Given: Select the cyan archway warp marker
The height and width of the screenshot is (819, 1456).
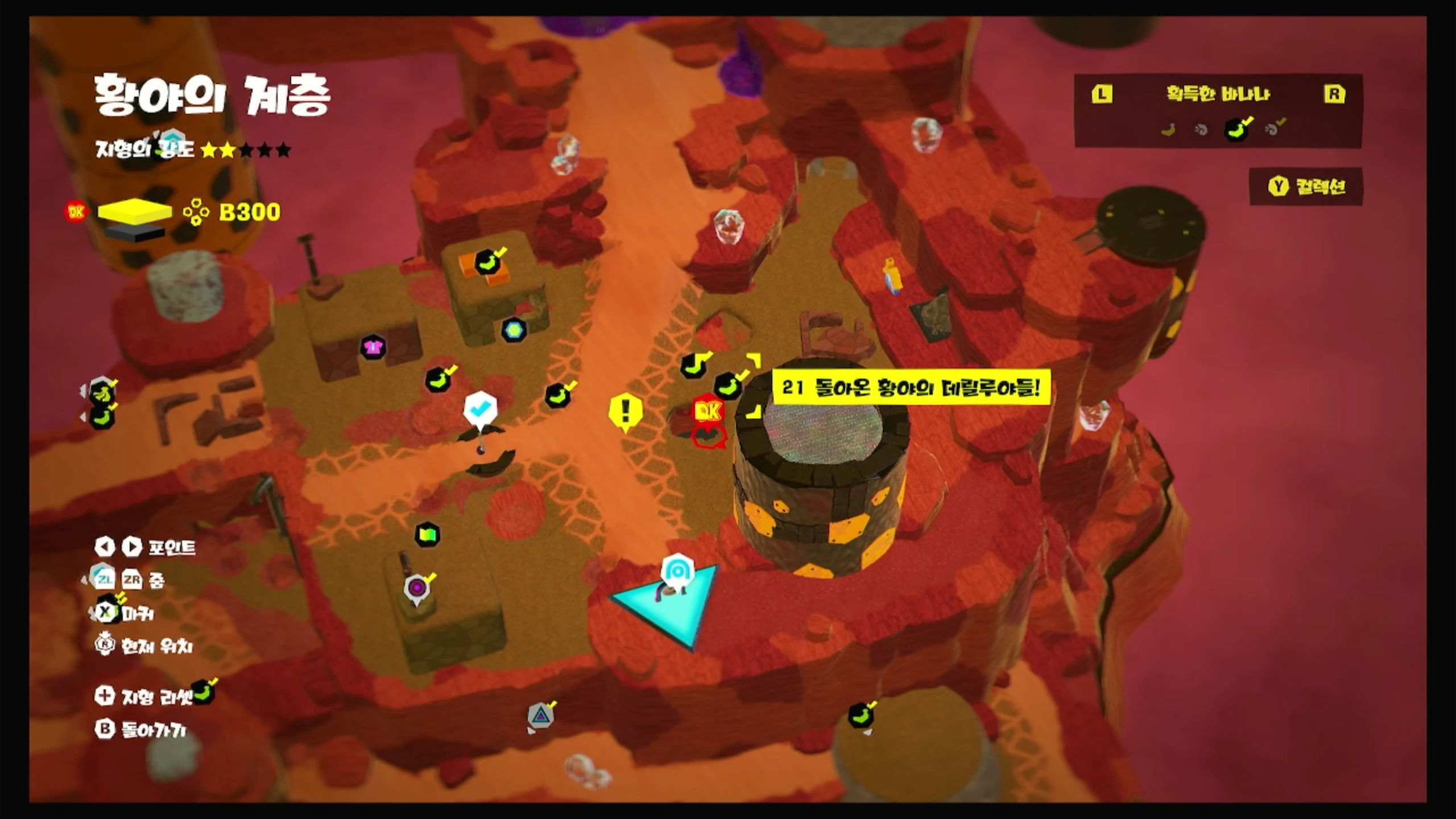Looking at the screenshot, I should point(677,570).
